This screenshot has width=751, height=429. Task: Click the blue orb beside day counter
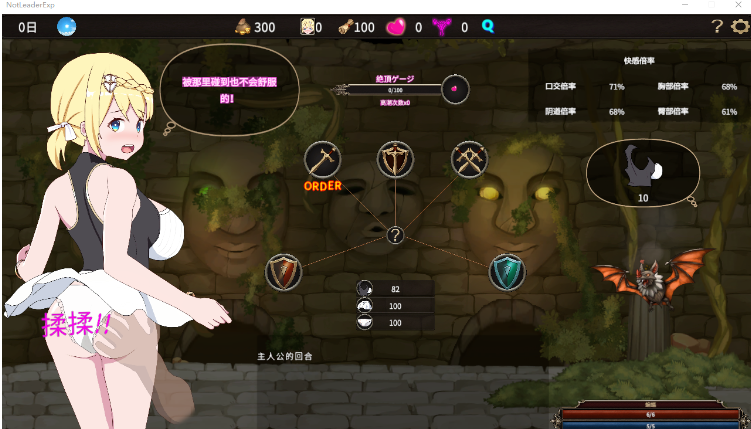67,27
